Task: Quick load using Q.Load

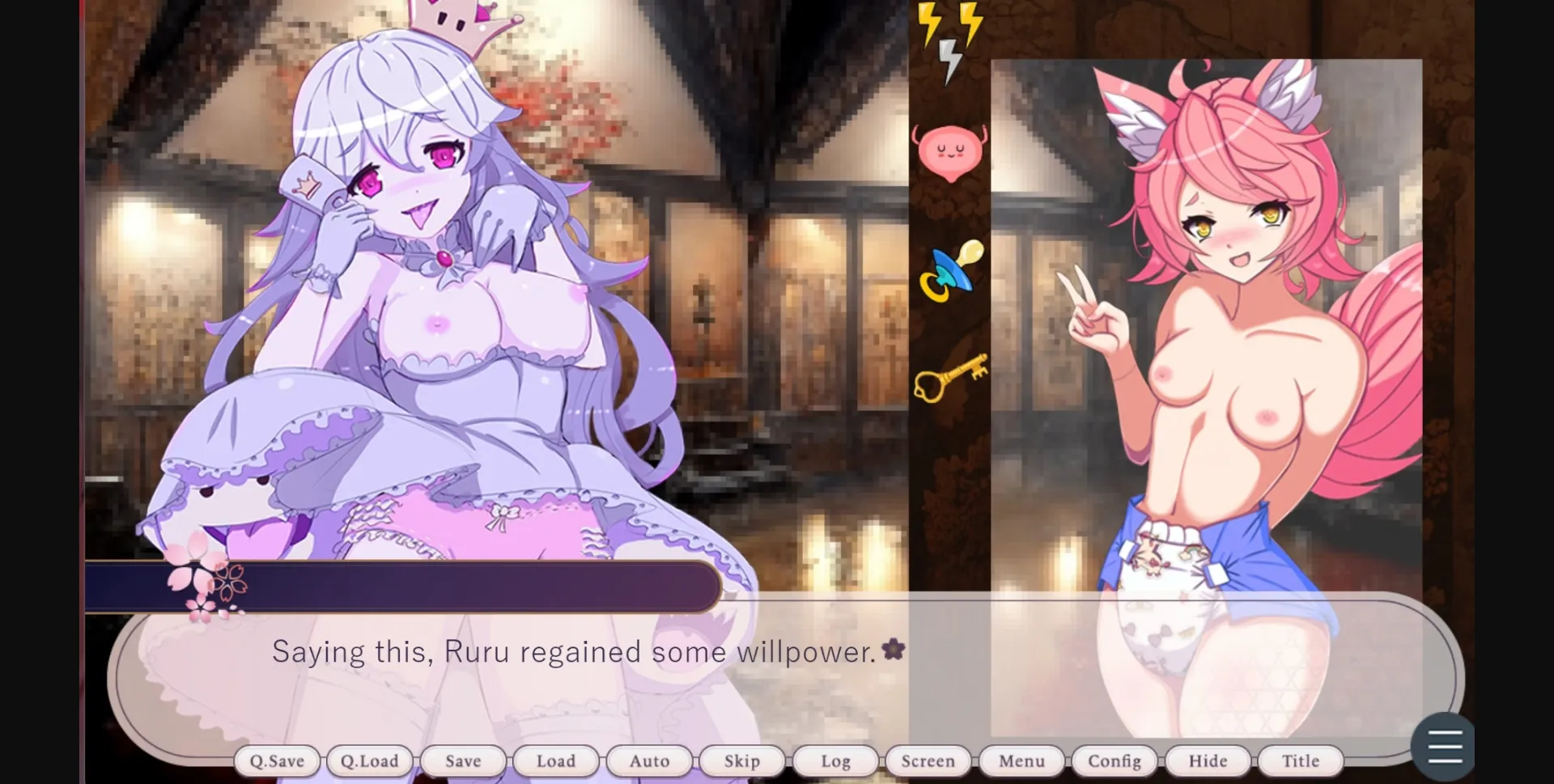Action: [370, 761]
